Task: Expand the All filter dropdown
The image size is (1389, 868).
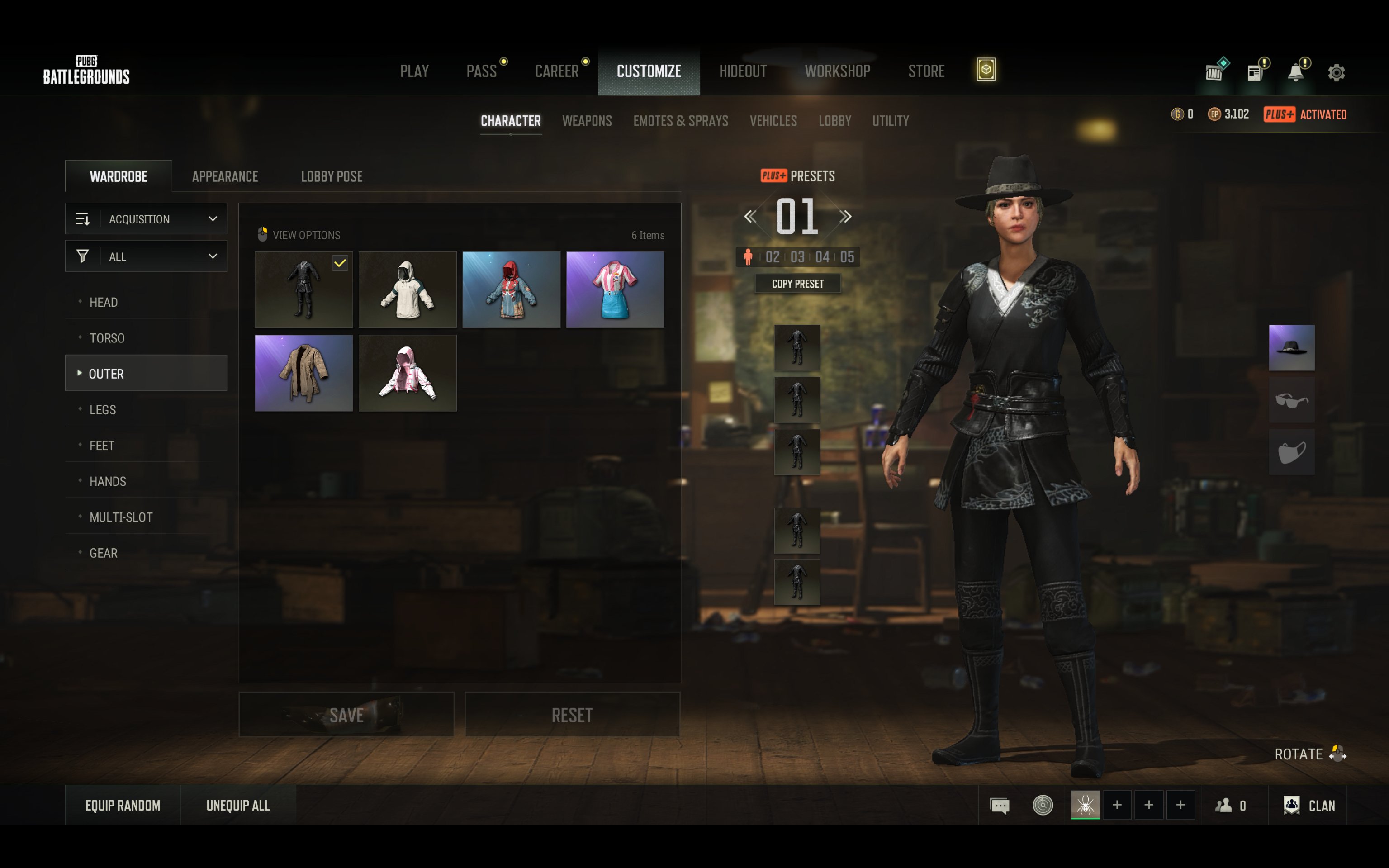Action: click(x=146, y=256)
